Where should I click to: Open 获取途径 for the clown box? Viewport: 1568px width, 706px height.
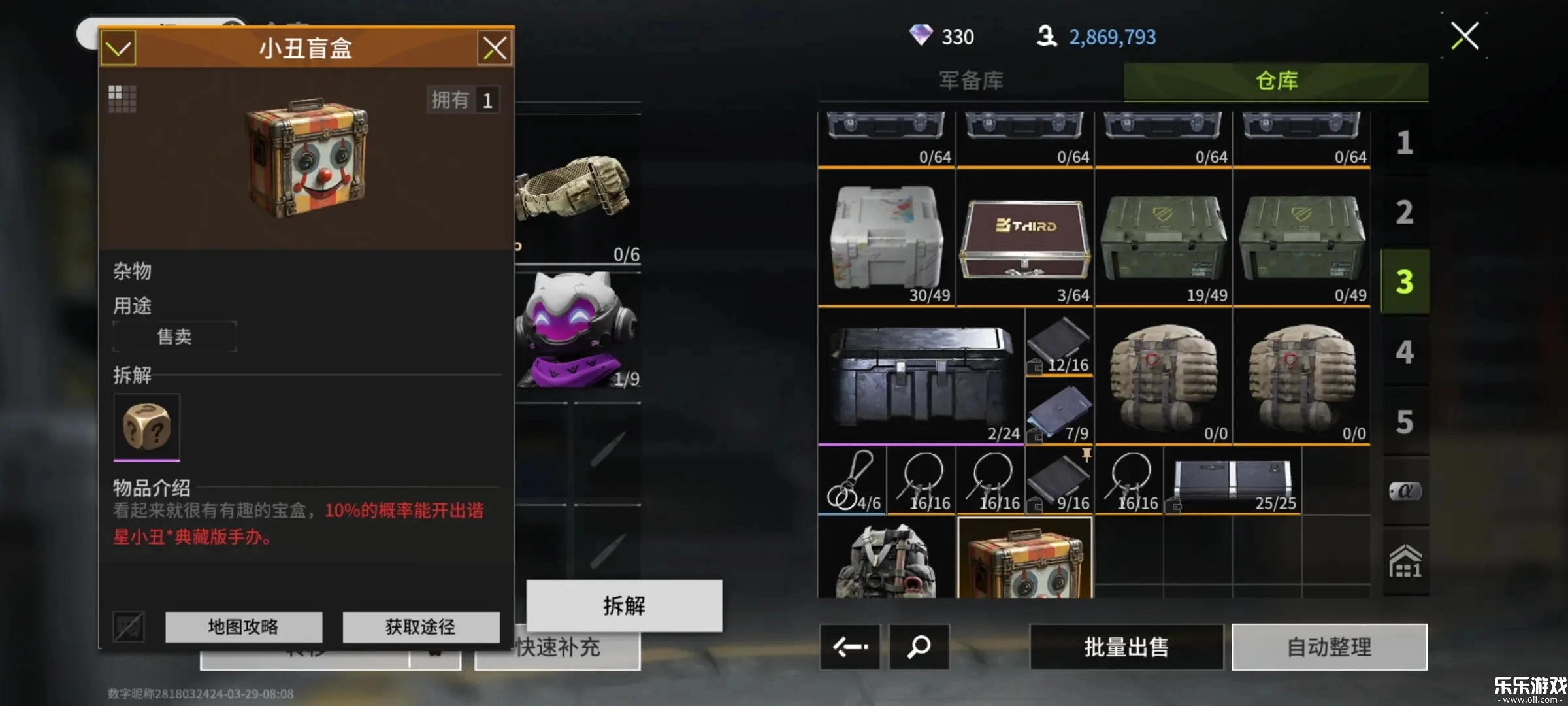[420, 627]
